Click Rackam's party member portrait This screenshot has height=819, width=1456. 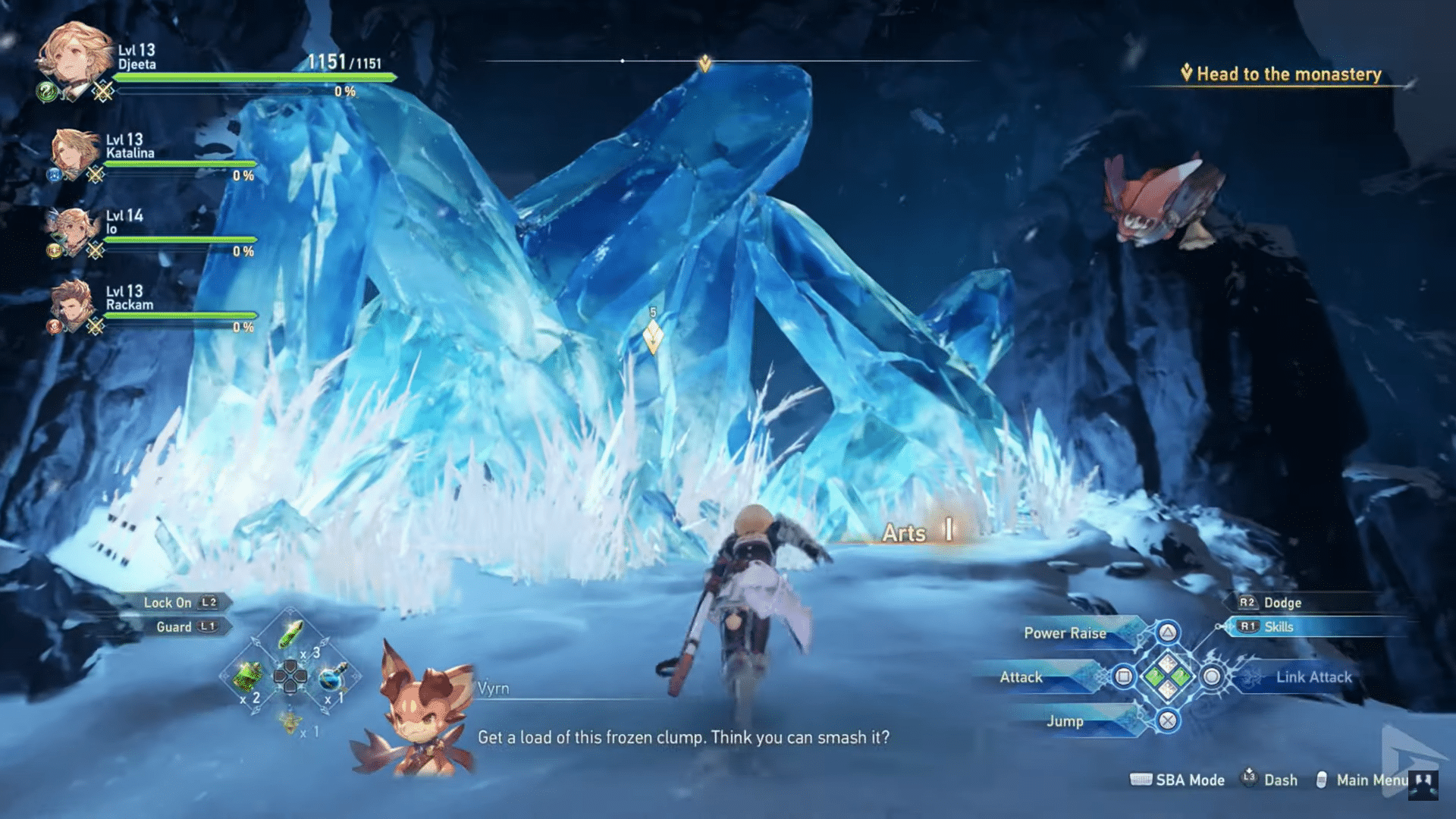tap(72, 307)
